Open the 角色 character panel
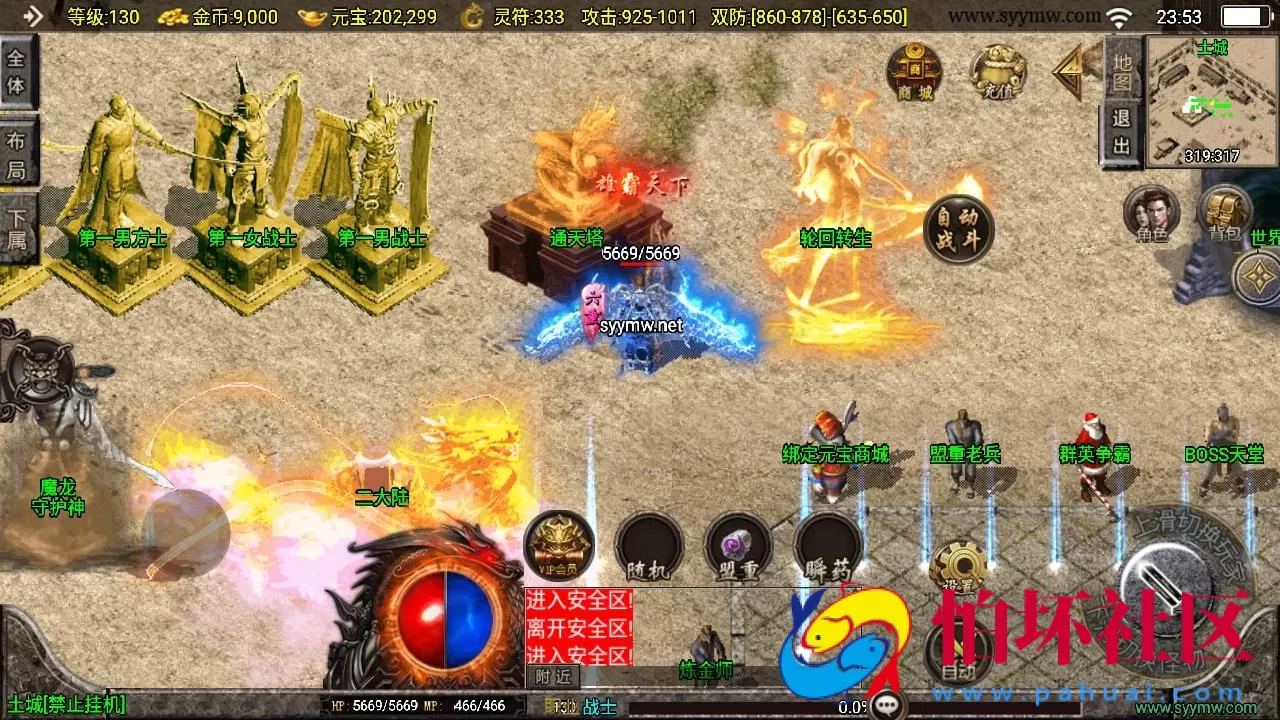The image size is (1280, 720). click(x=1151, y=214)
